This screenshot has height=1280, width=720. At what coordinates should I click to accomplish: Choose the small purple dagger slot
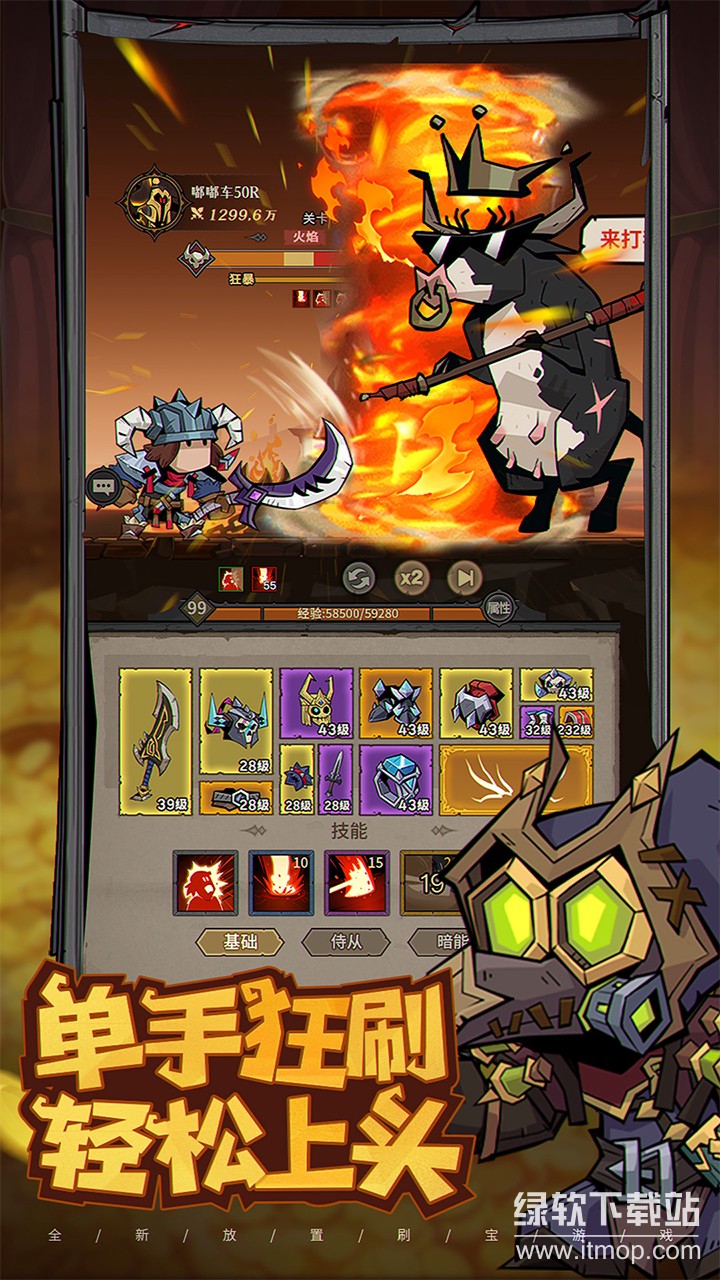[335, 779]
